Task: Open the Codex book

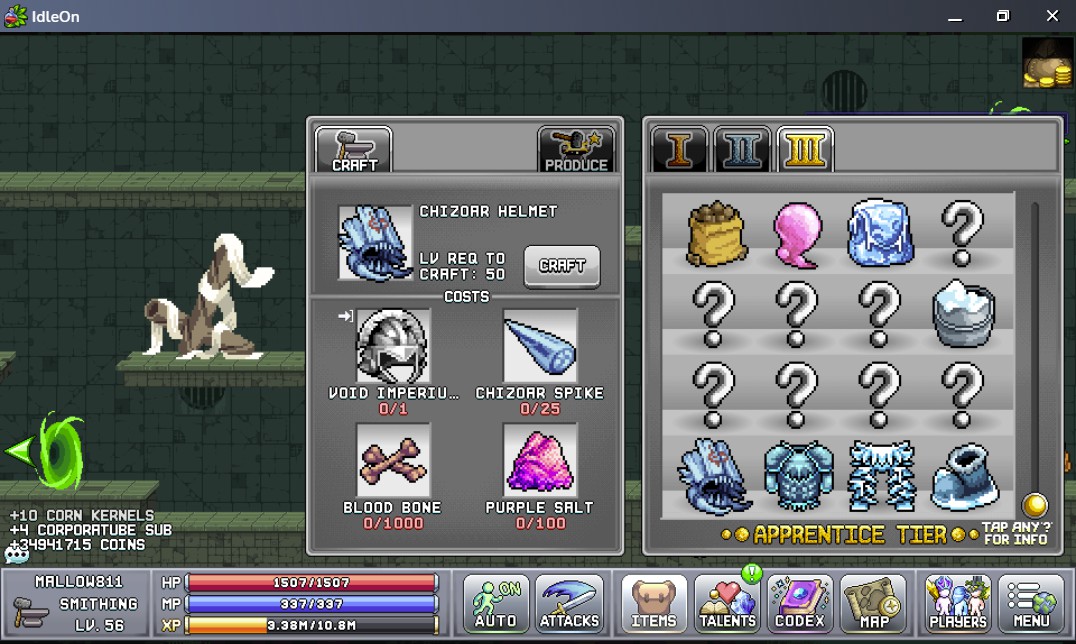Action: coord(800,604)
